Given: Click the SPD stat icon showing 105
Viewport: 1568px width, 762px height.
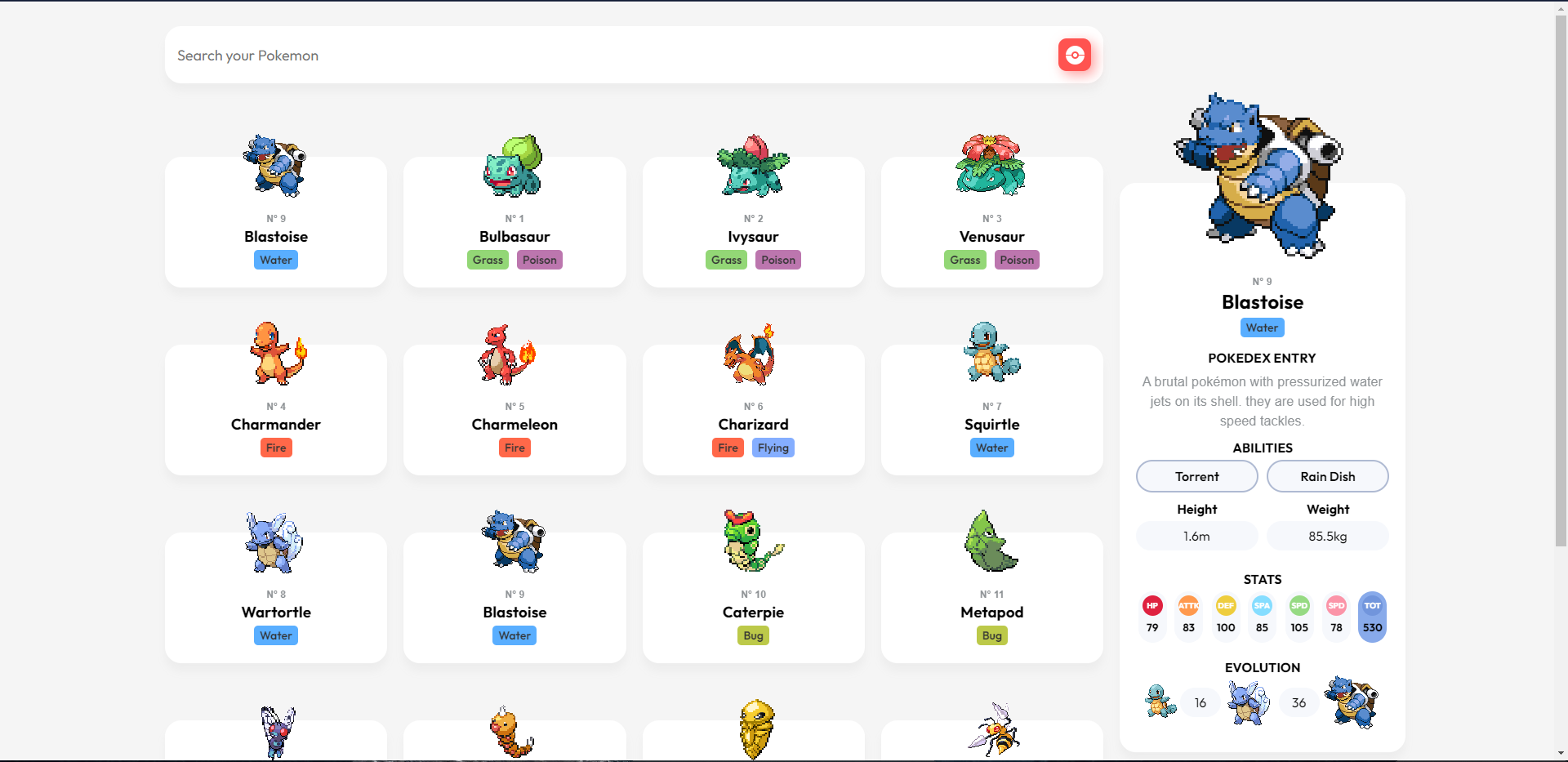Looking at the screenshot, I should click(x=1298, y=606).
